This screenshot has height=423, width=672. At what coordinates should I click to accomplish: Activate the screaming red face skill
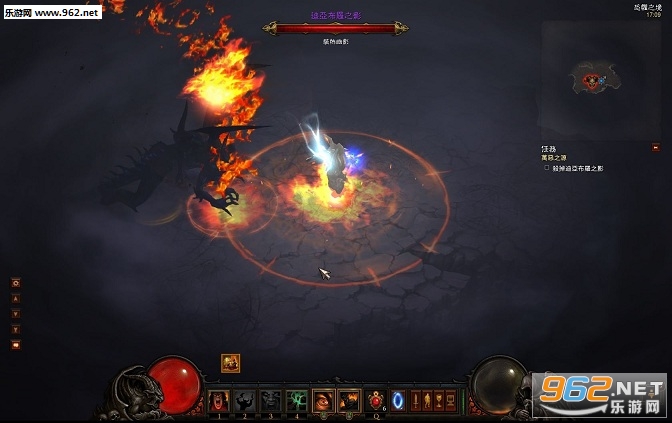219,401
